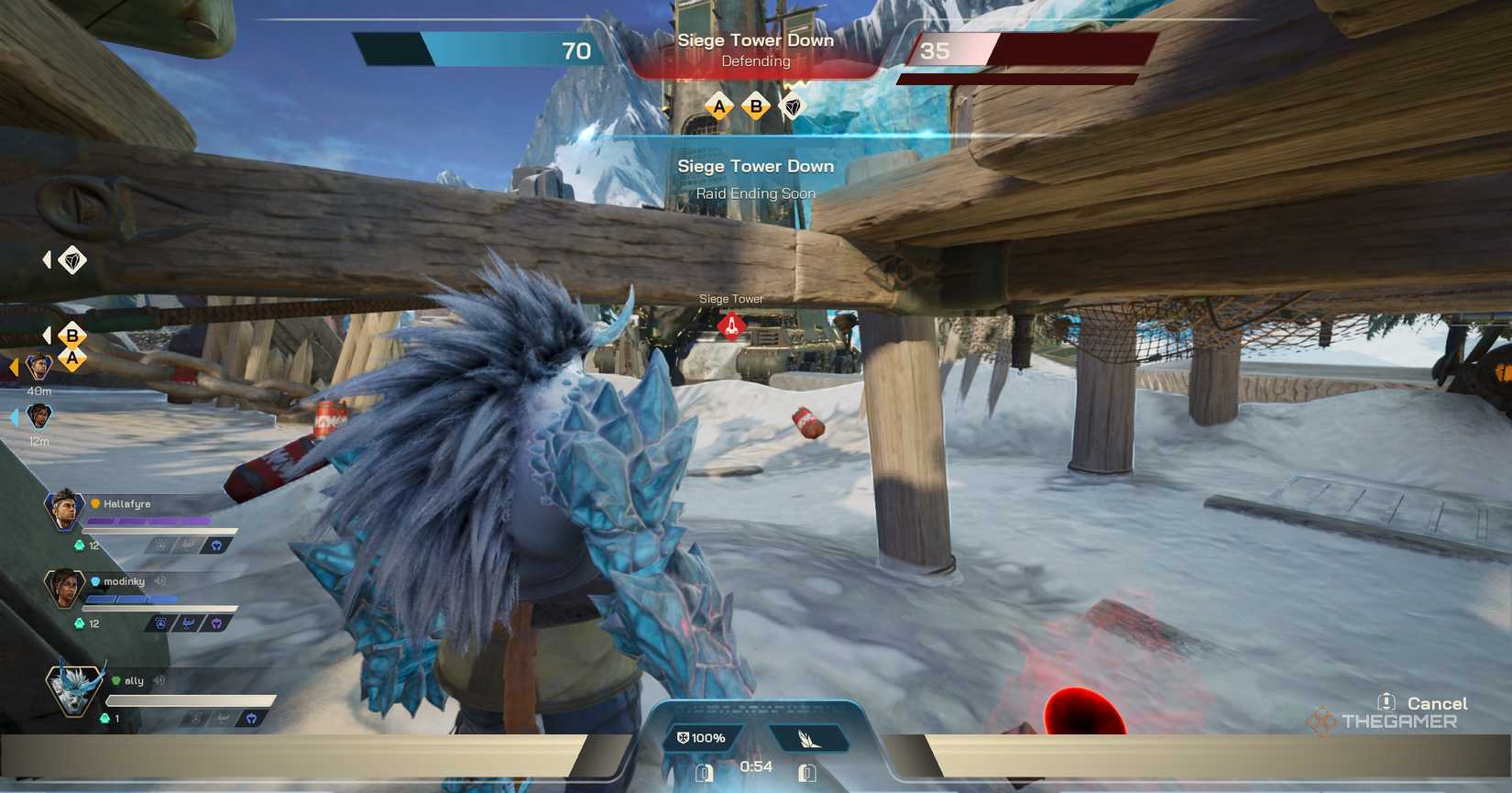Select objective B diamond in the top bar
The width and height of the screenshot is (1512, 793).
(x=755, y=107)
